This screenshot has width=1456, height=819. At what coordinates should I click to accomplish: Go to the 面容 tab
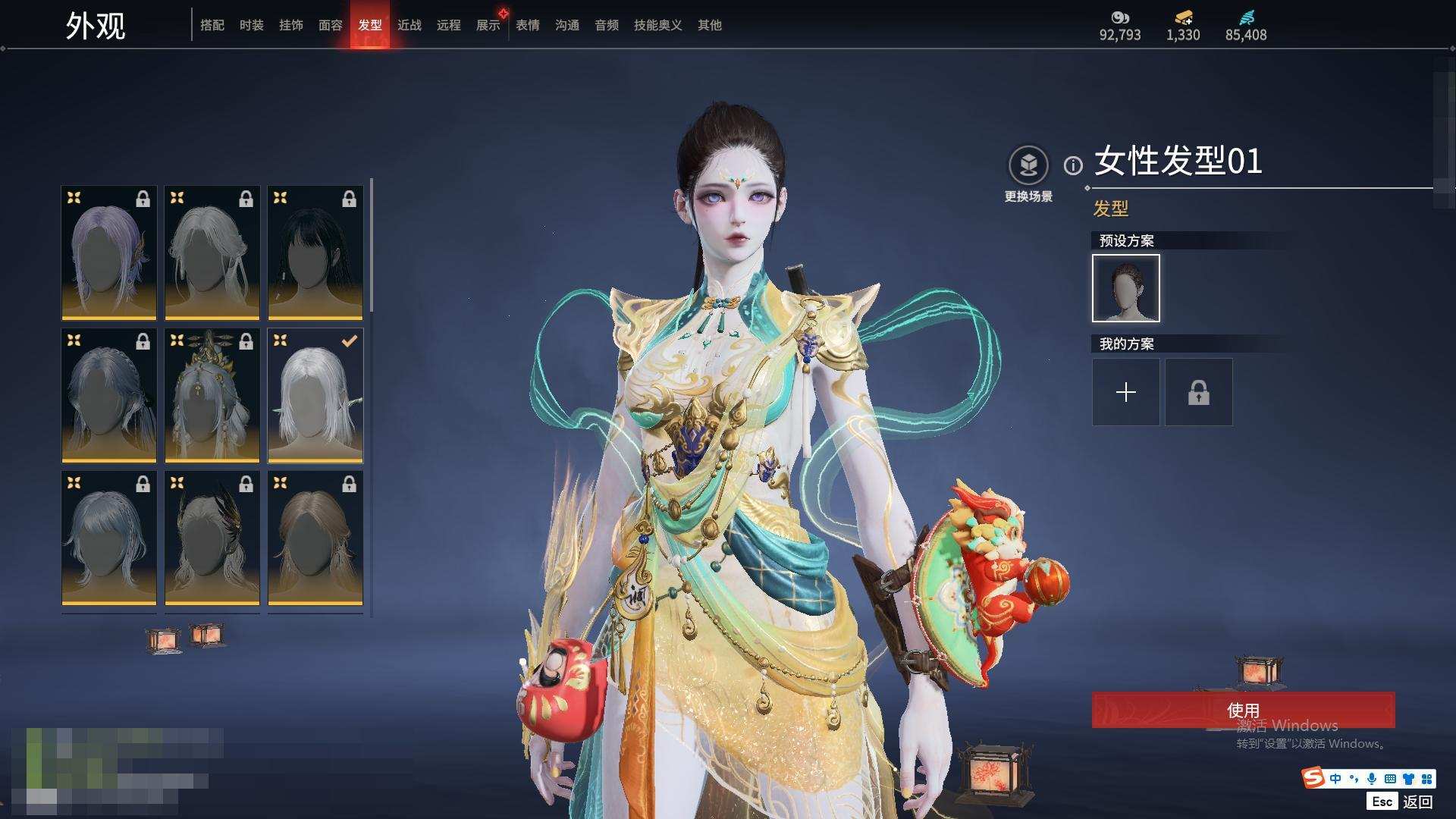click(331, 25)
